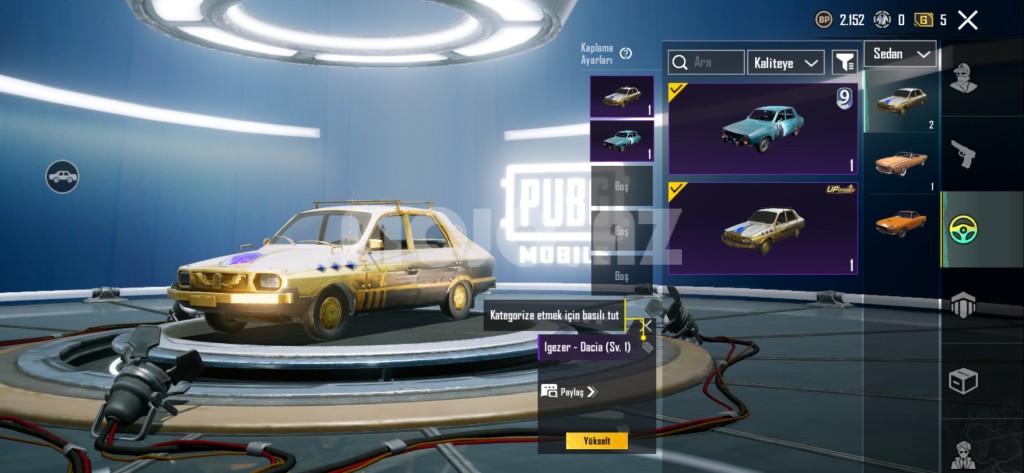1024x473 pixels.
Task: Open the steering wheel vehicles category
Action: point(963,229)
